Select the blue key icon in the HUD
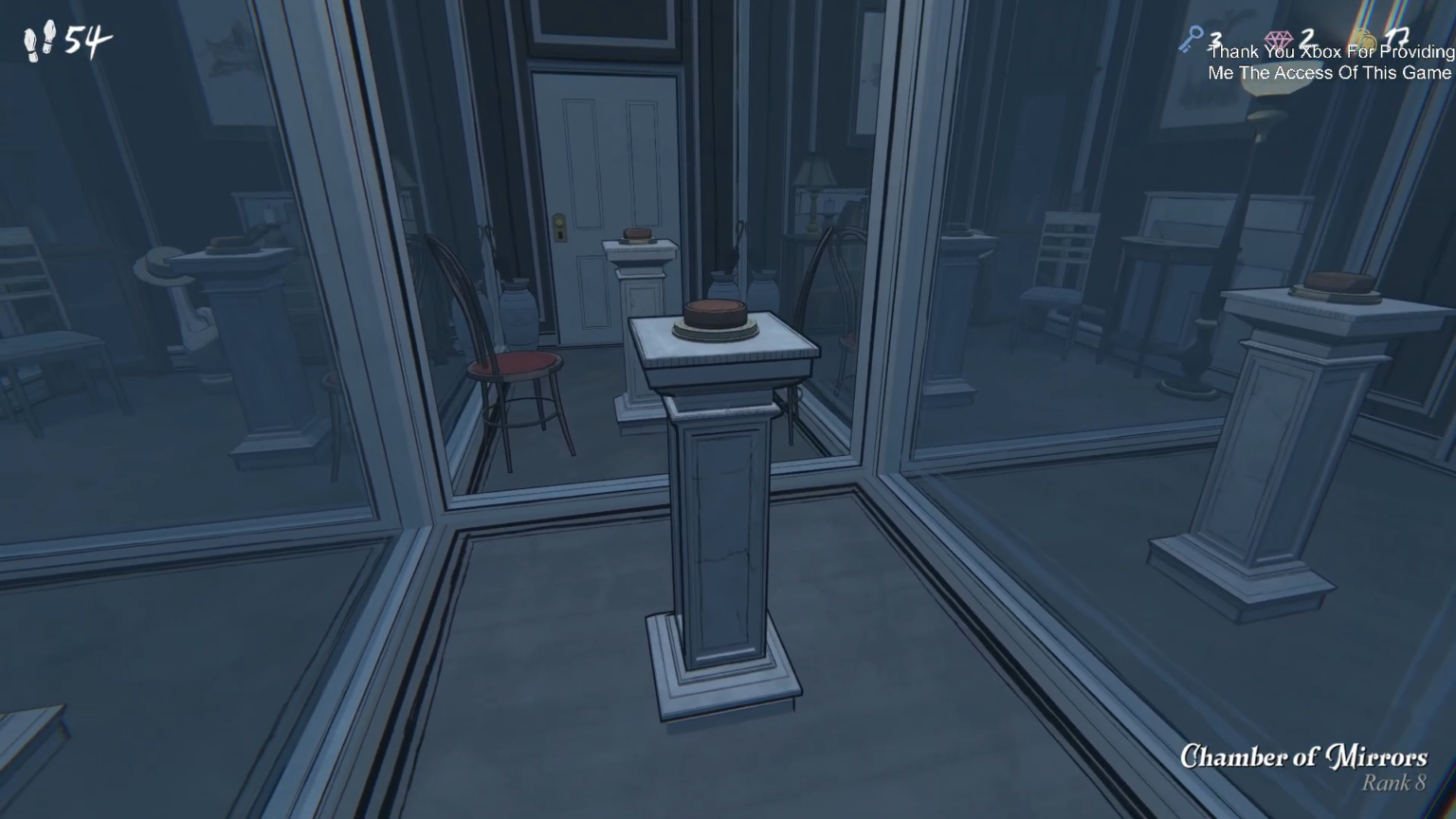This screenshot has height=819, width=1456. point(1191,39)
